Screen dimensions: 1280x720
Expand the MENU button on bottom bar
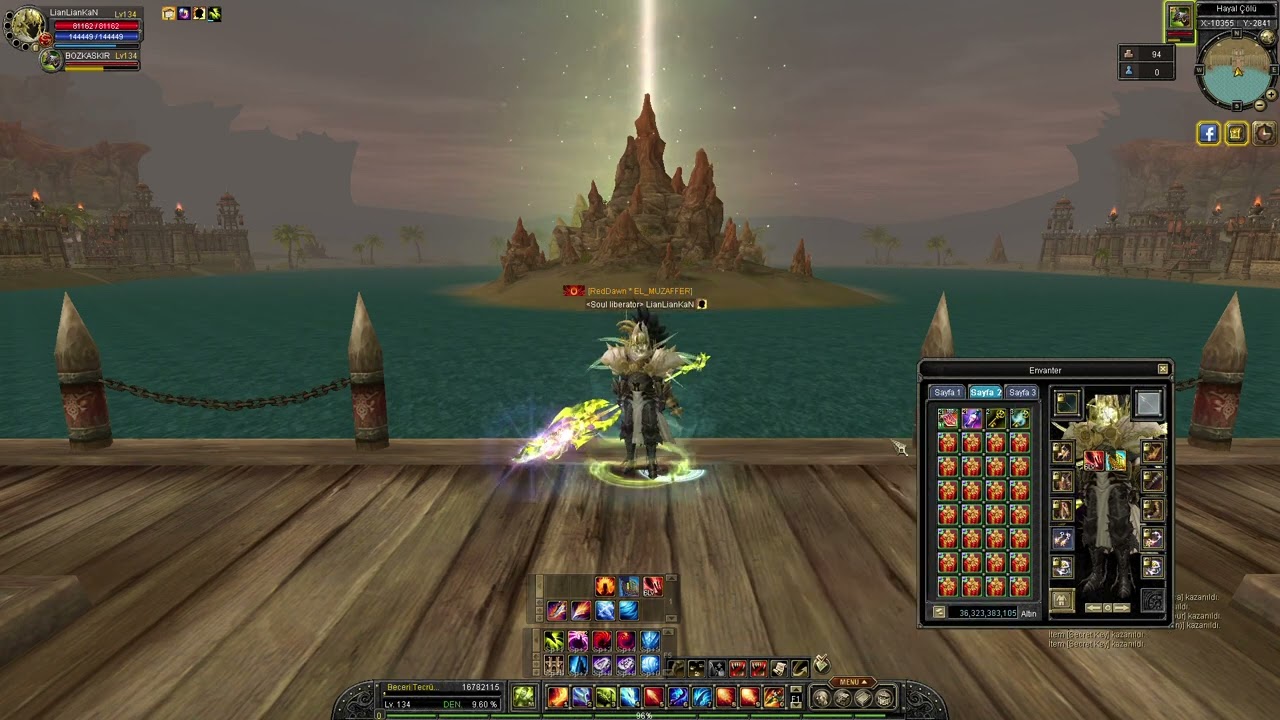click(x=850, y=682)
